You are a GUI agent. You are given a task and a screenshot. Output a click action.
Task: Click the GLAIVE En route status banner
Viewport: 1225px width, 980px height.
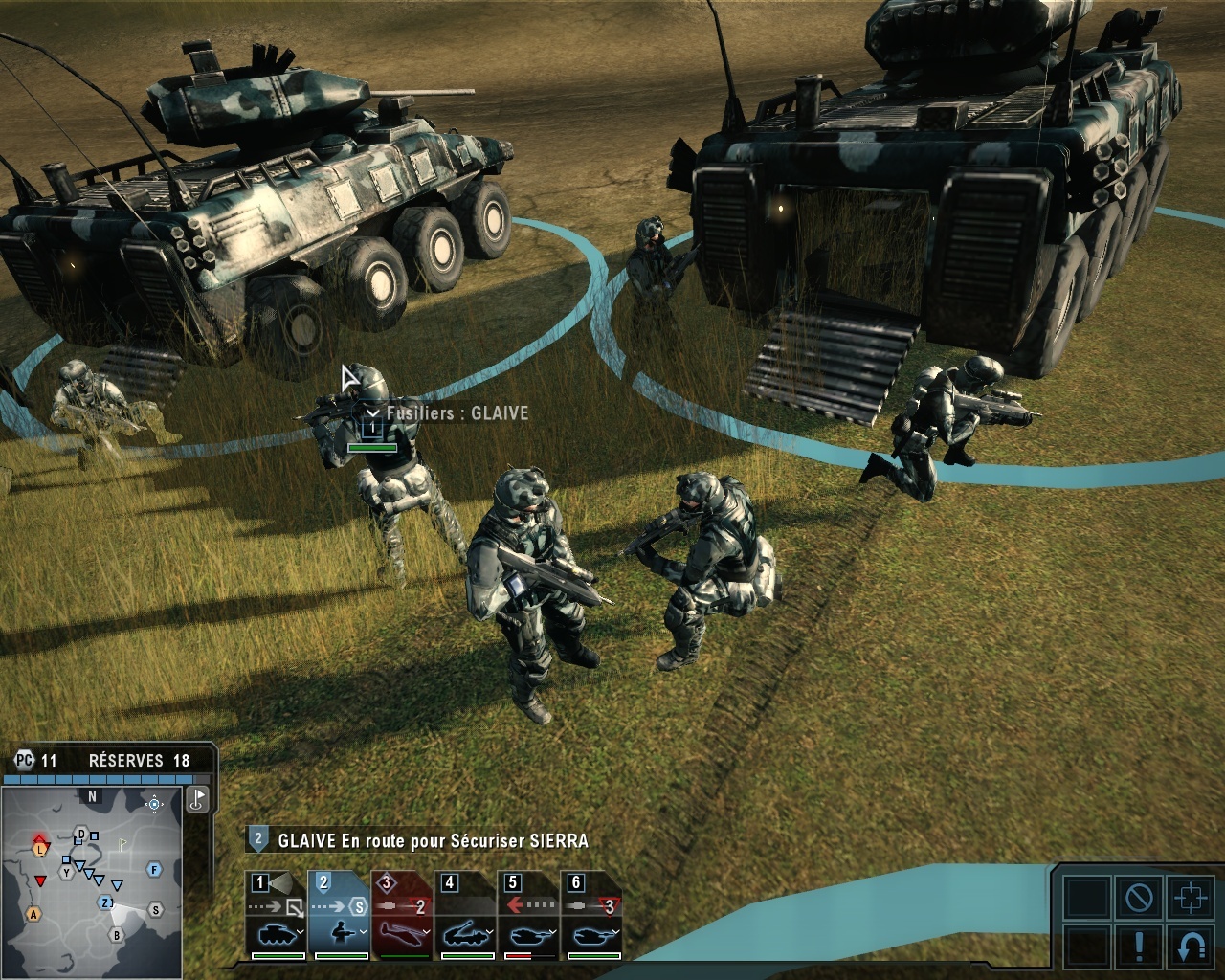433,841
